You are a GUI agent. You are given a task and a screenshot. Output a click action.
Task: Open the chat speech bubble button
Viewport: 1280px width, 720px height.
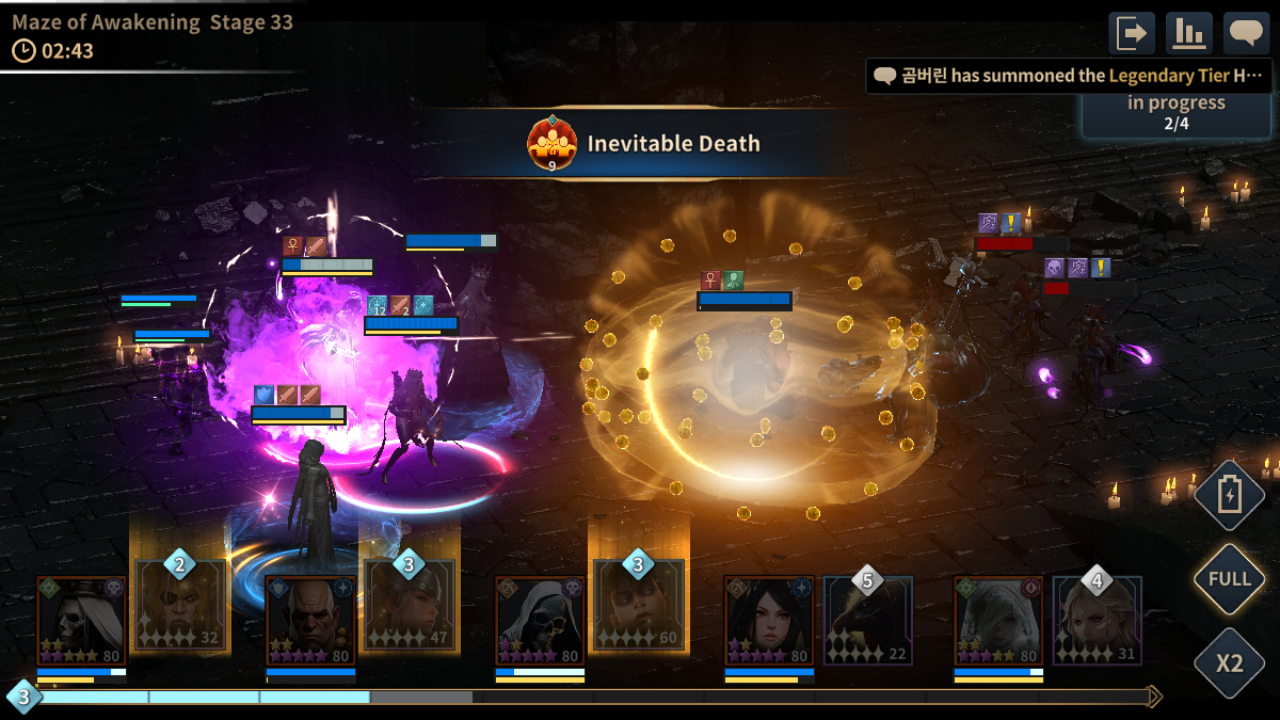pyautogui.click(x=1247, y=33)
